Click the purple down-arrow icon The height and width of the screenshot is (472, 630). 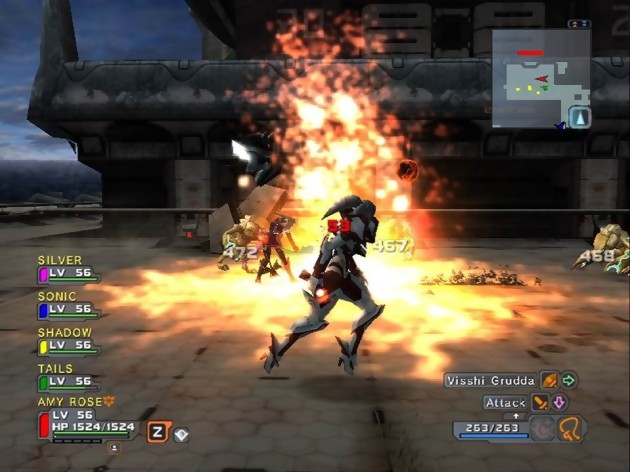click(559, 403)
